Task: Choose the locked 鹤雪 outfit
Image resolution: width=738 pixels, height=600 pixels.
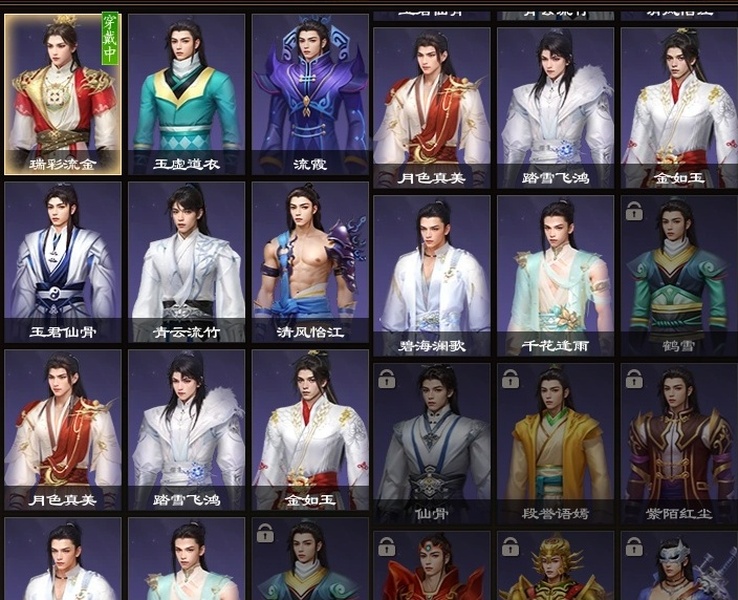Action: tap(679, 276)
